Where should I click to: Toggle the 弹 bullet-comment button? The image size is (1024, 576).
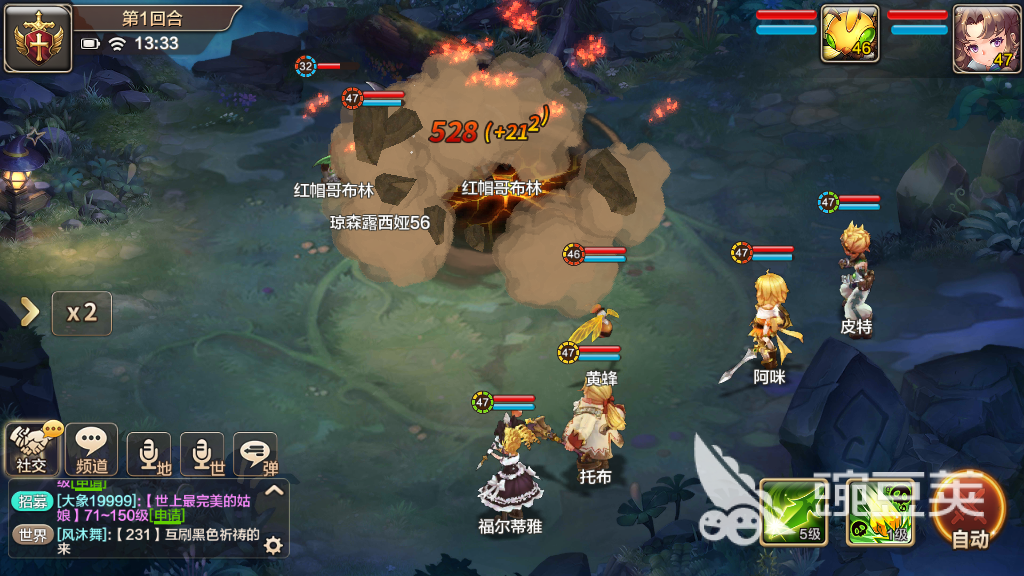tap(255, 453)
